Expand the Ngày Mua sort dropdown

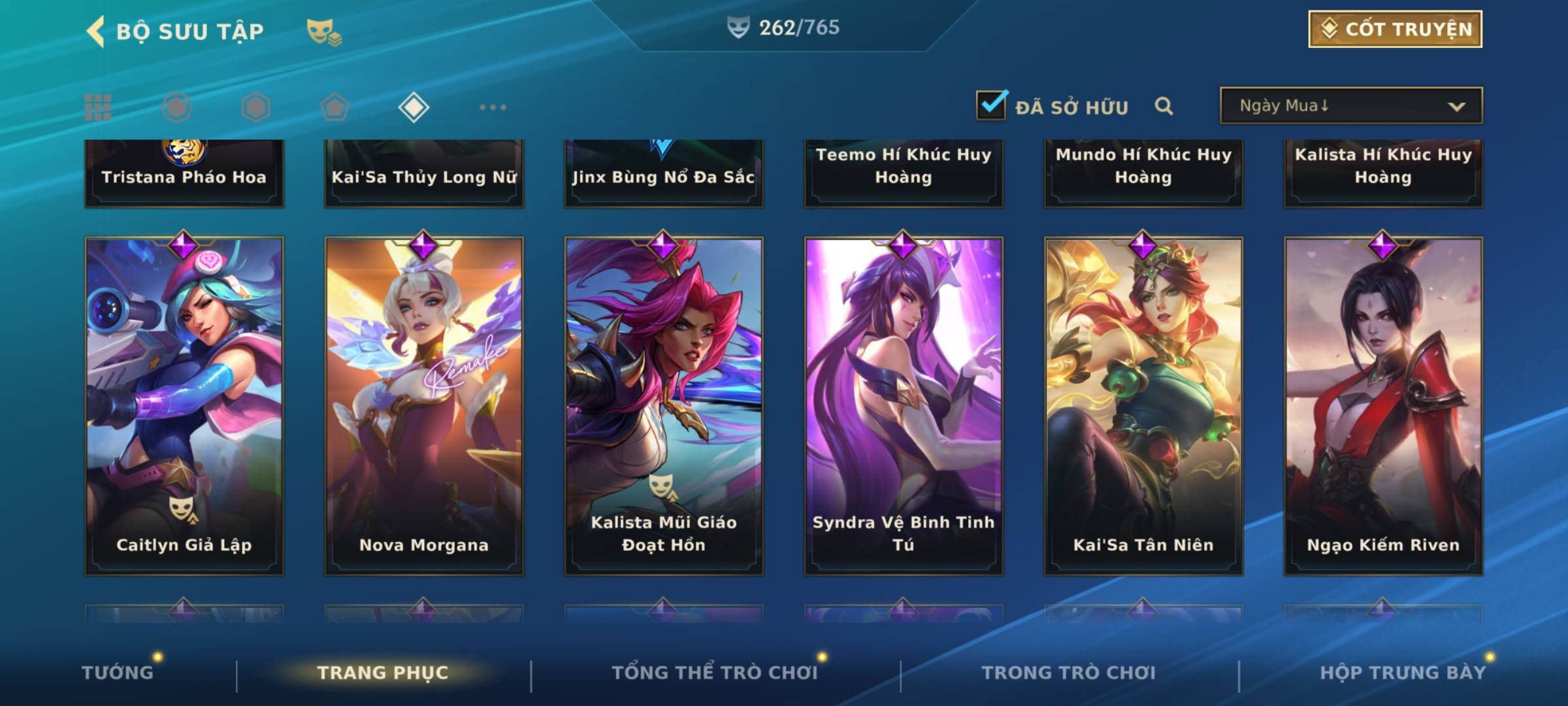coord(1351,106)
